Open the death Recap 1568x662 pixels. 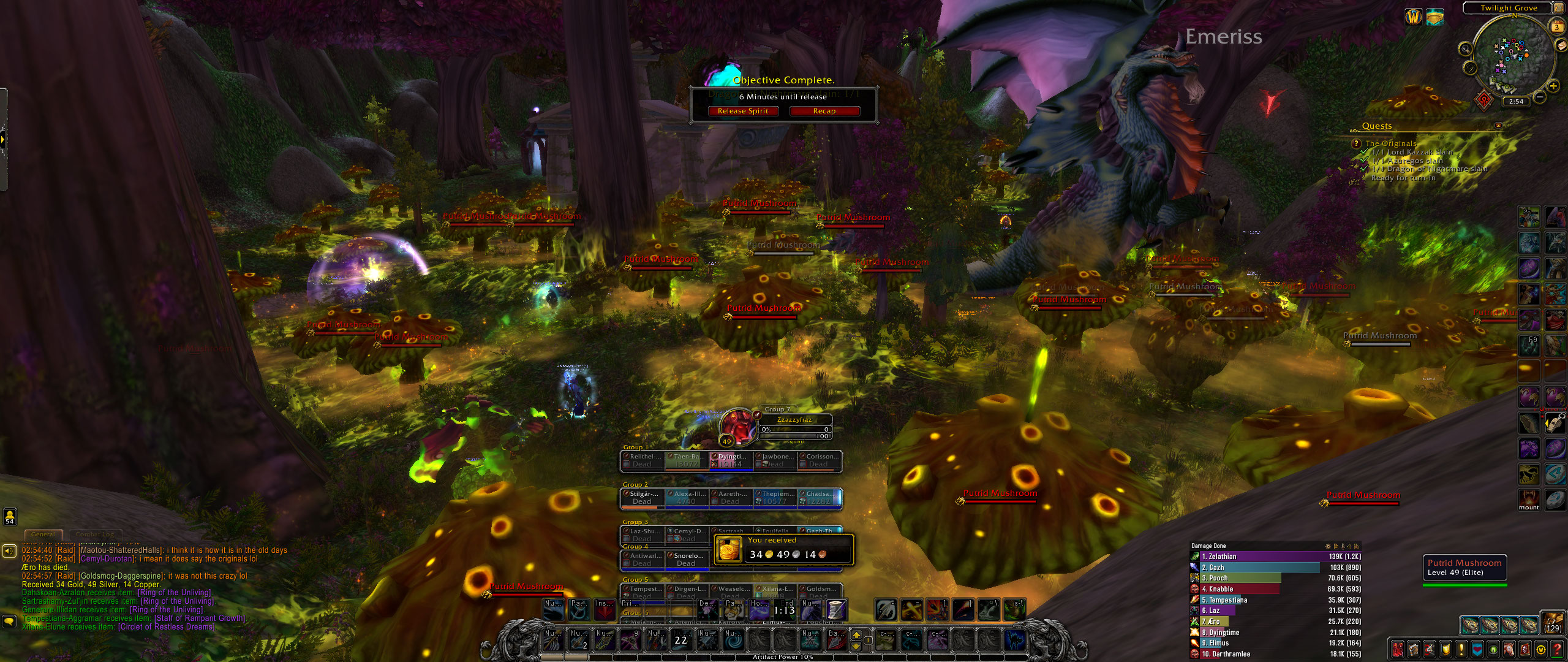[824, 111]
